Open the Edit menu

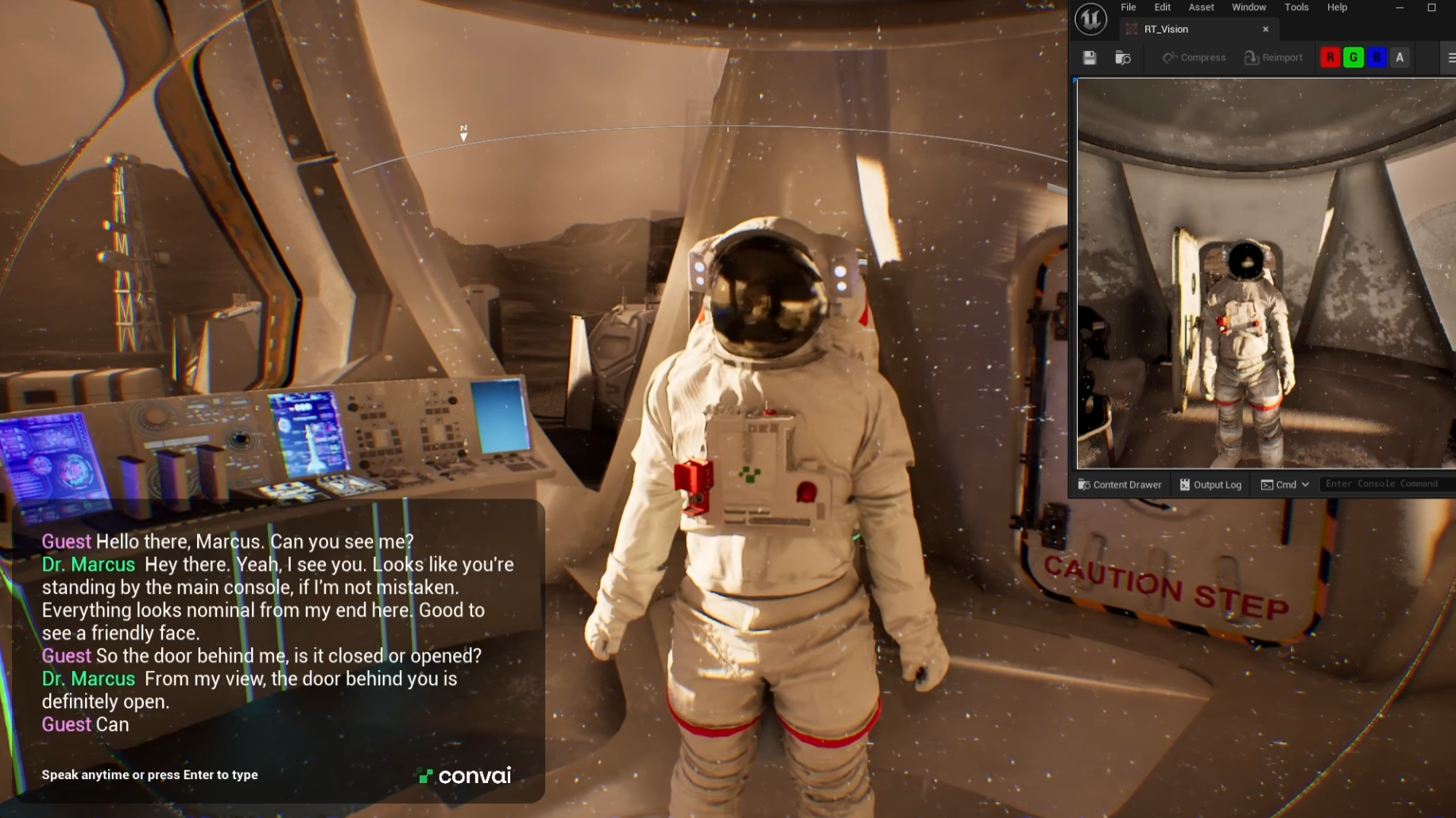tap(1162, 7)
